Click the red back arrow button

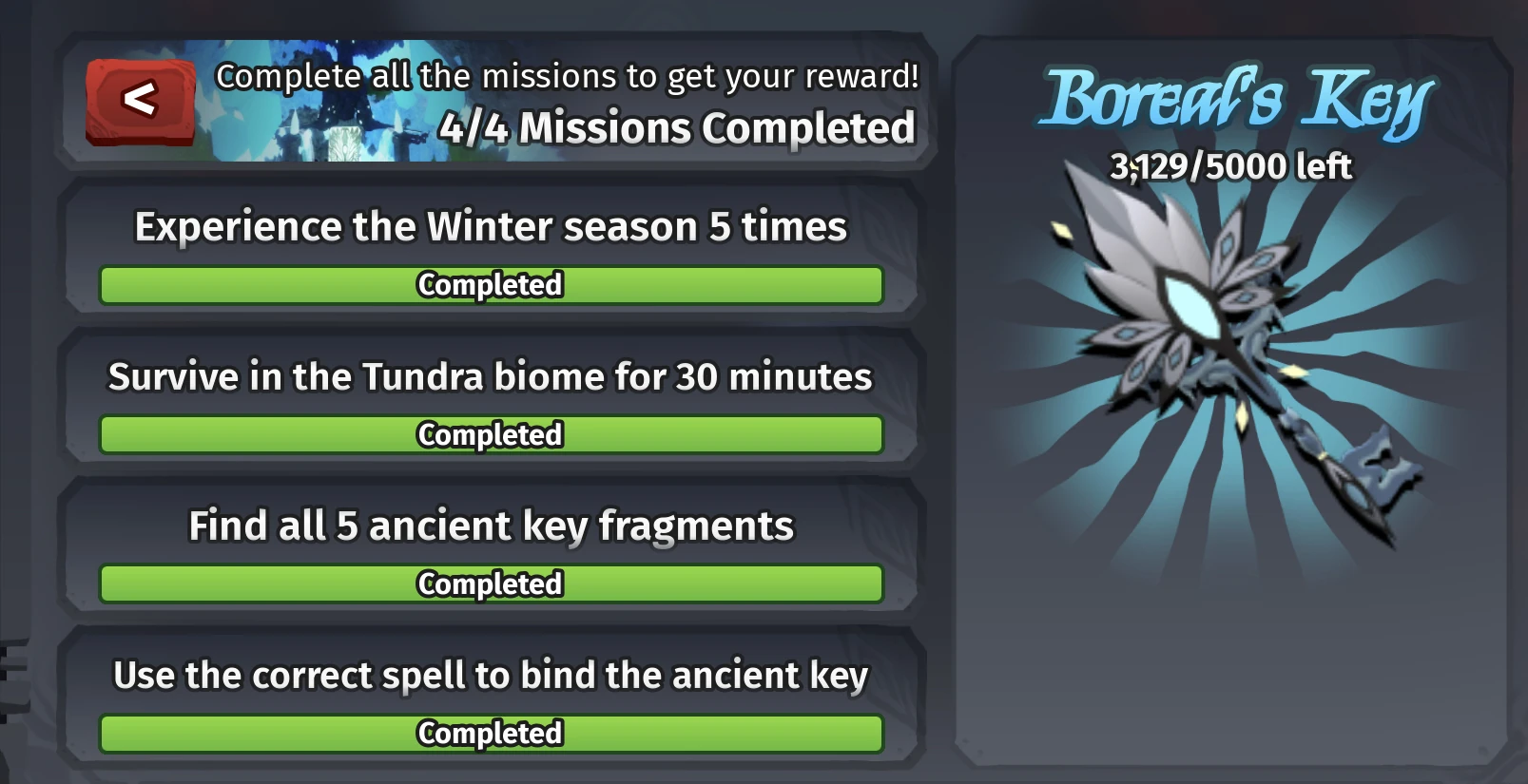(x=139, y=99)
